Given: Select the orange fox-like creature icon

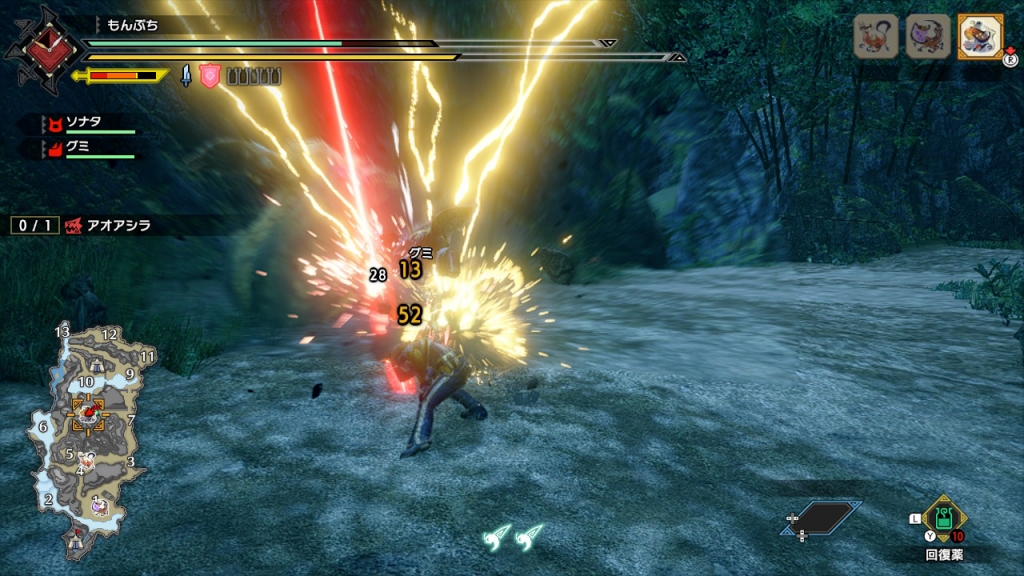Looking at the screenshot, I should pos(875,36).
